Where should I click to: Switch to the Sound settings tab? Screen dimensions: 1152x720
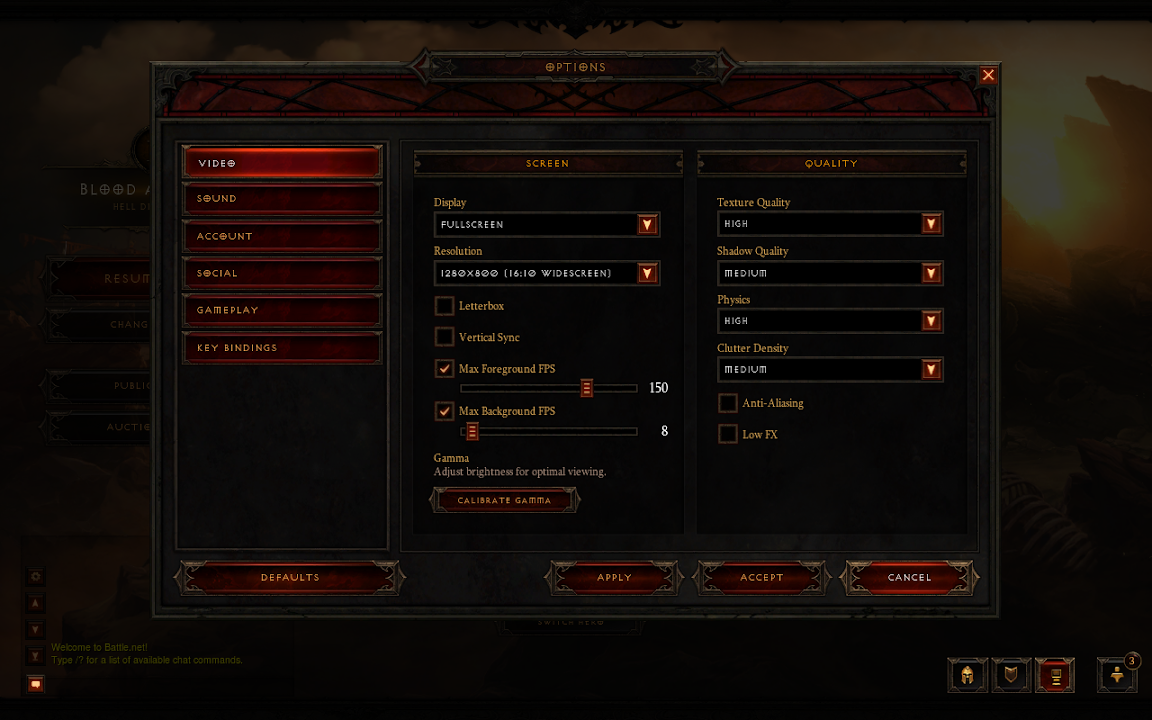281,199
